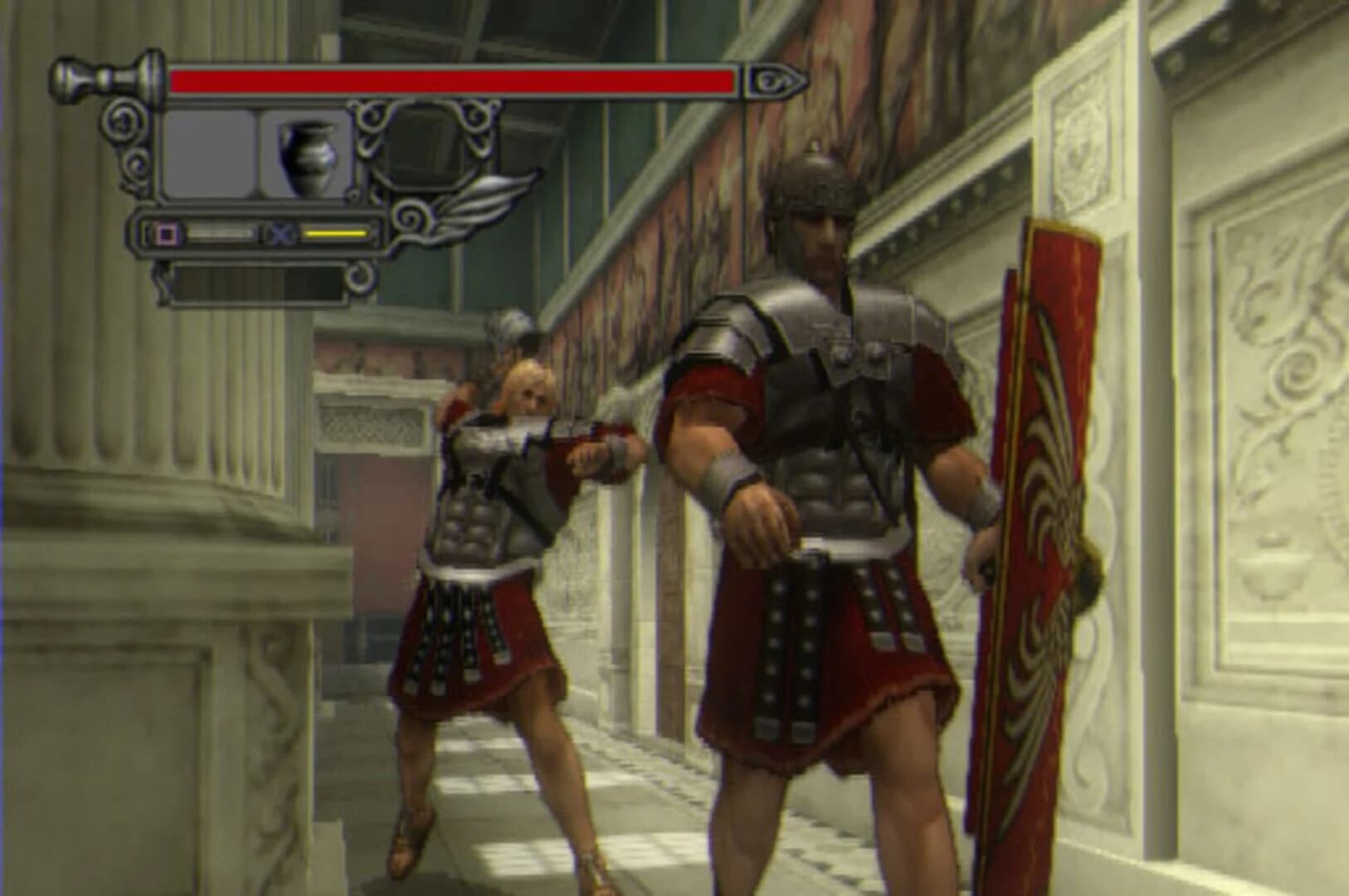The image size is (1349, 896).
Task: Click the sword tip decoration on the health bar
Action: (x=776, y=79)
